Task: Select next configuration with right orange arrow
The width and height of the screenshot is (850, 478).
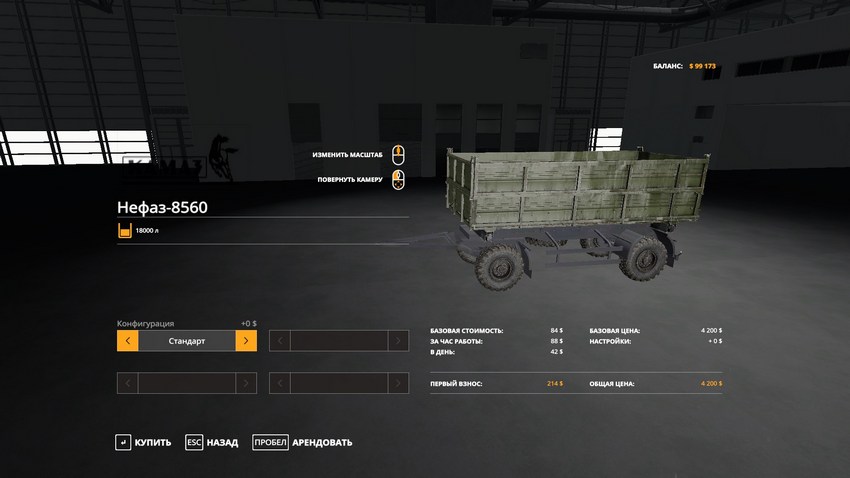Action: coord(246,341)
